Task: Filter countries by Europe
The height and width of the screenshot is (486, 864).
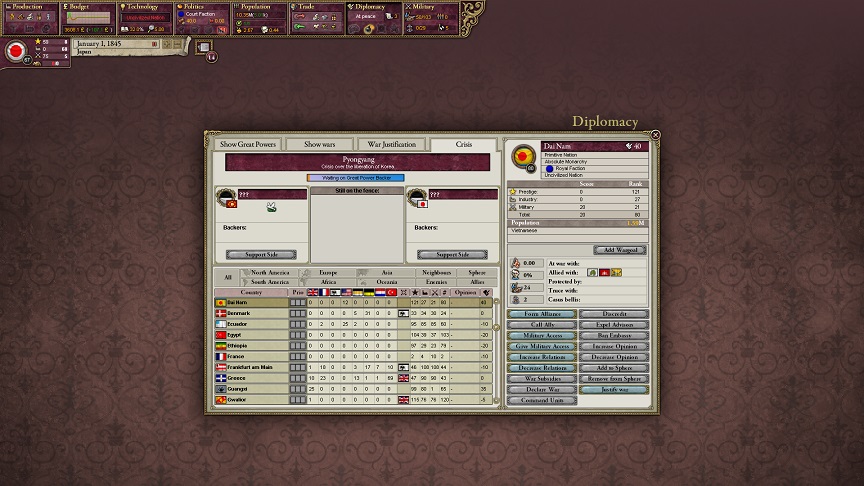Action: click(328, 272)
